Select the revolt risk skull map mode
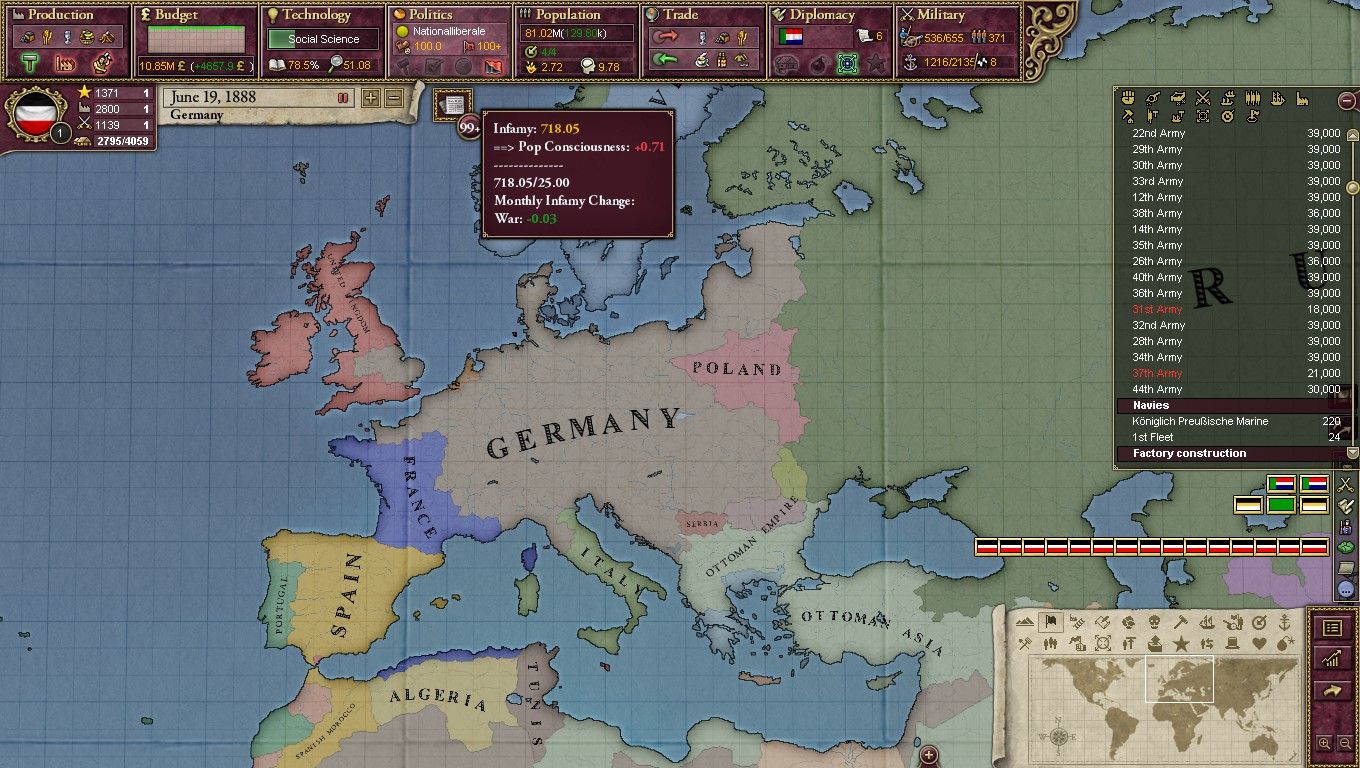This screenshot has height=768, width=1360. 1153,622
